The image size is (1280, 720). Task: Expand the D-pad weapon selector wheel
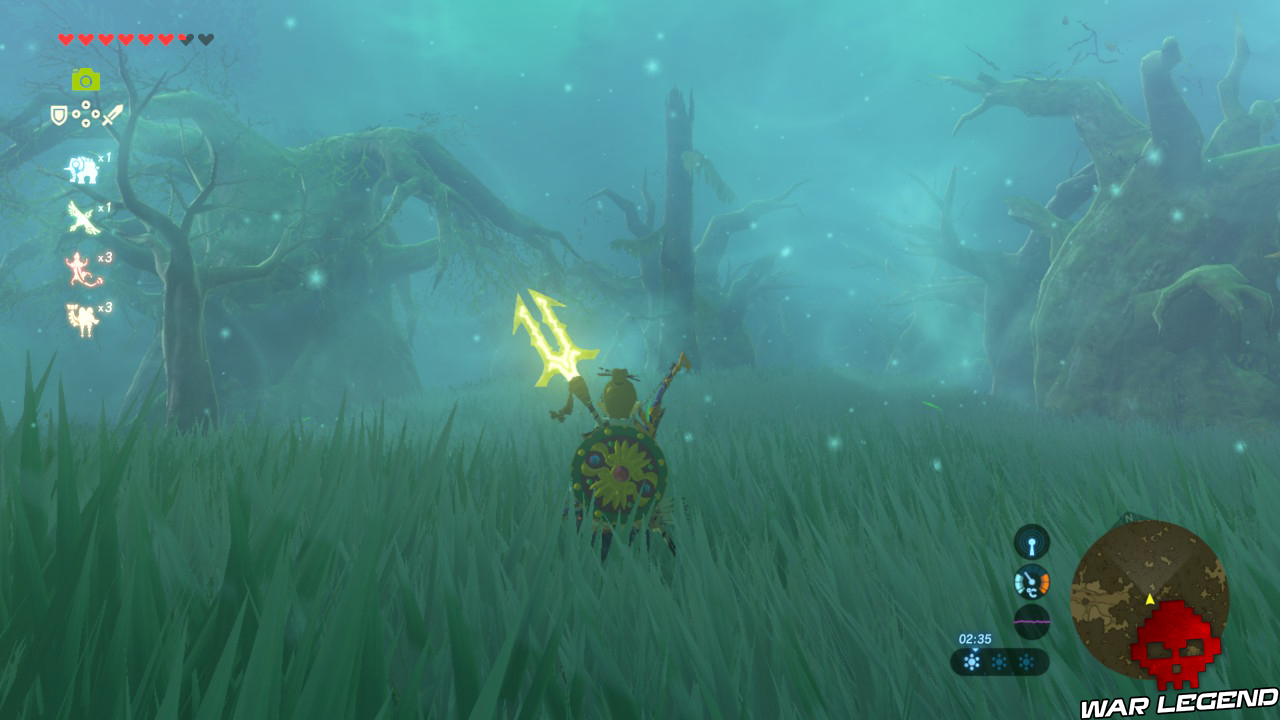[86, 114]
